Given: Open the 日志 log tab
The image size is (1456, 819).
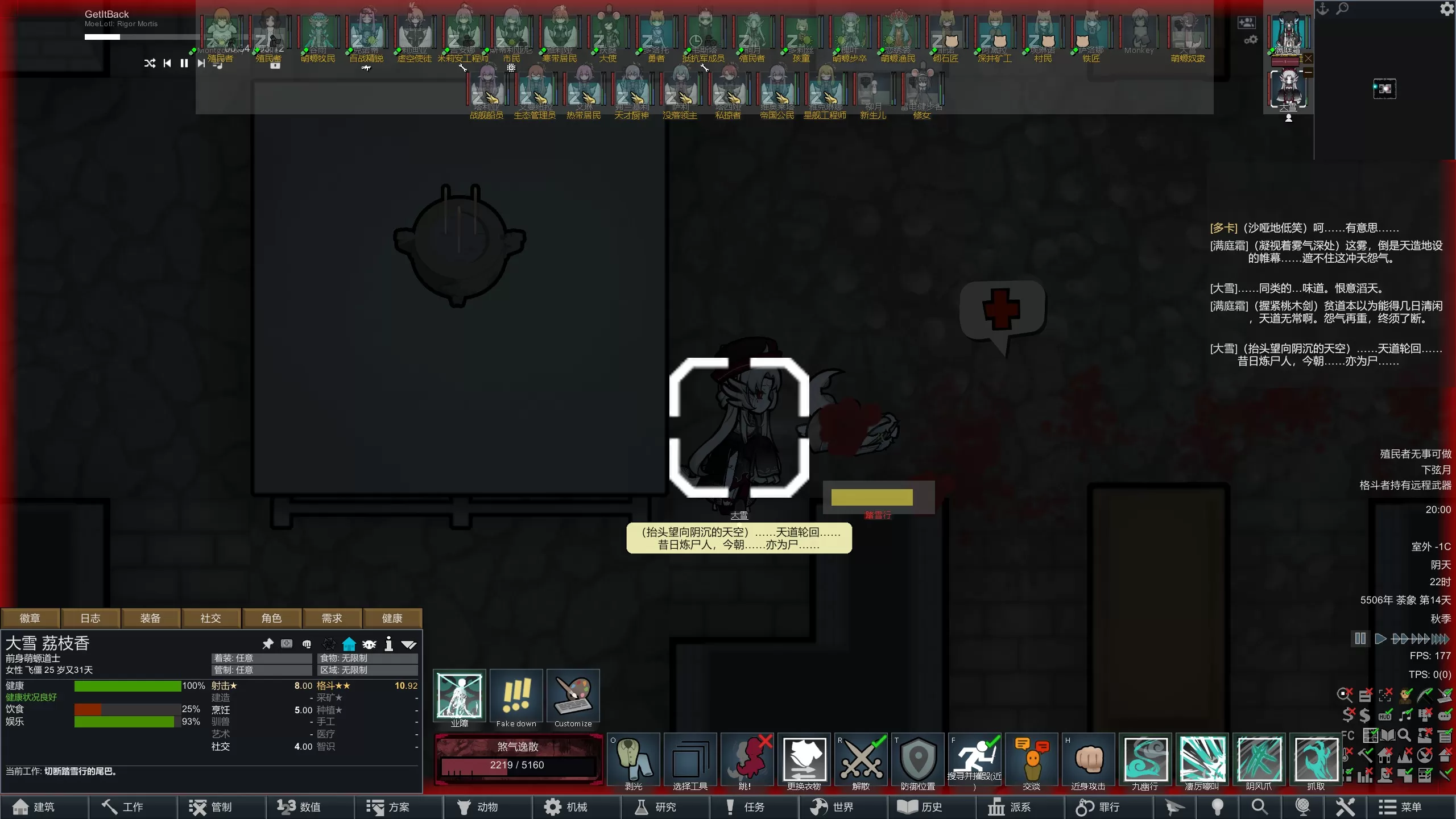Looking at the screenshot, I should tap(90, 618).
